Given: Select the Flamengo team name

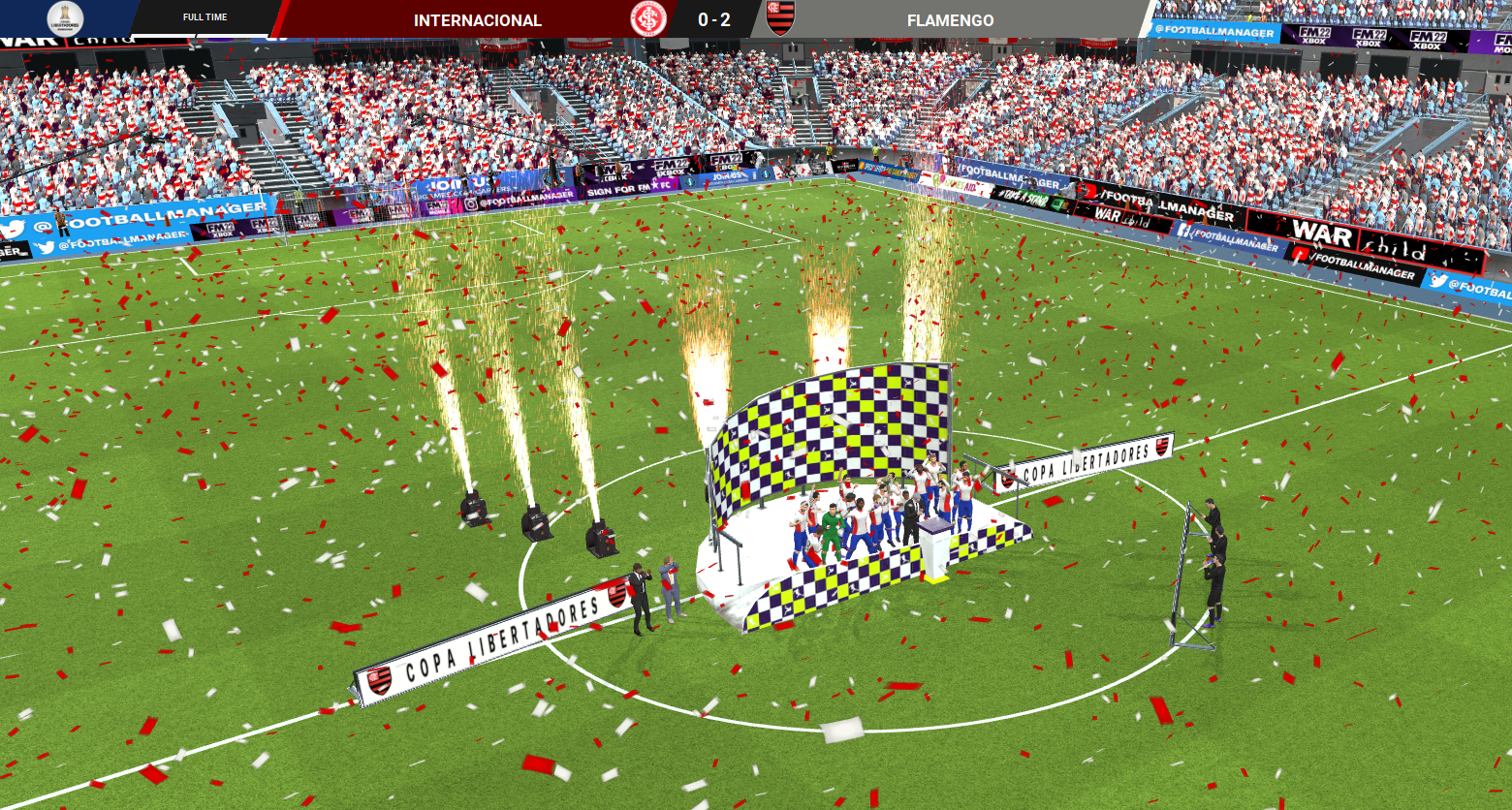Looking at the screenshot, I should 950,20.
